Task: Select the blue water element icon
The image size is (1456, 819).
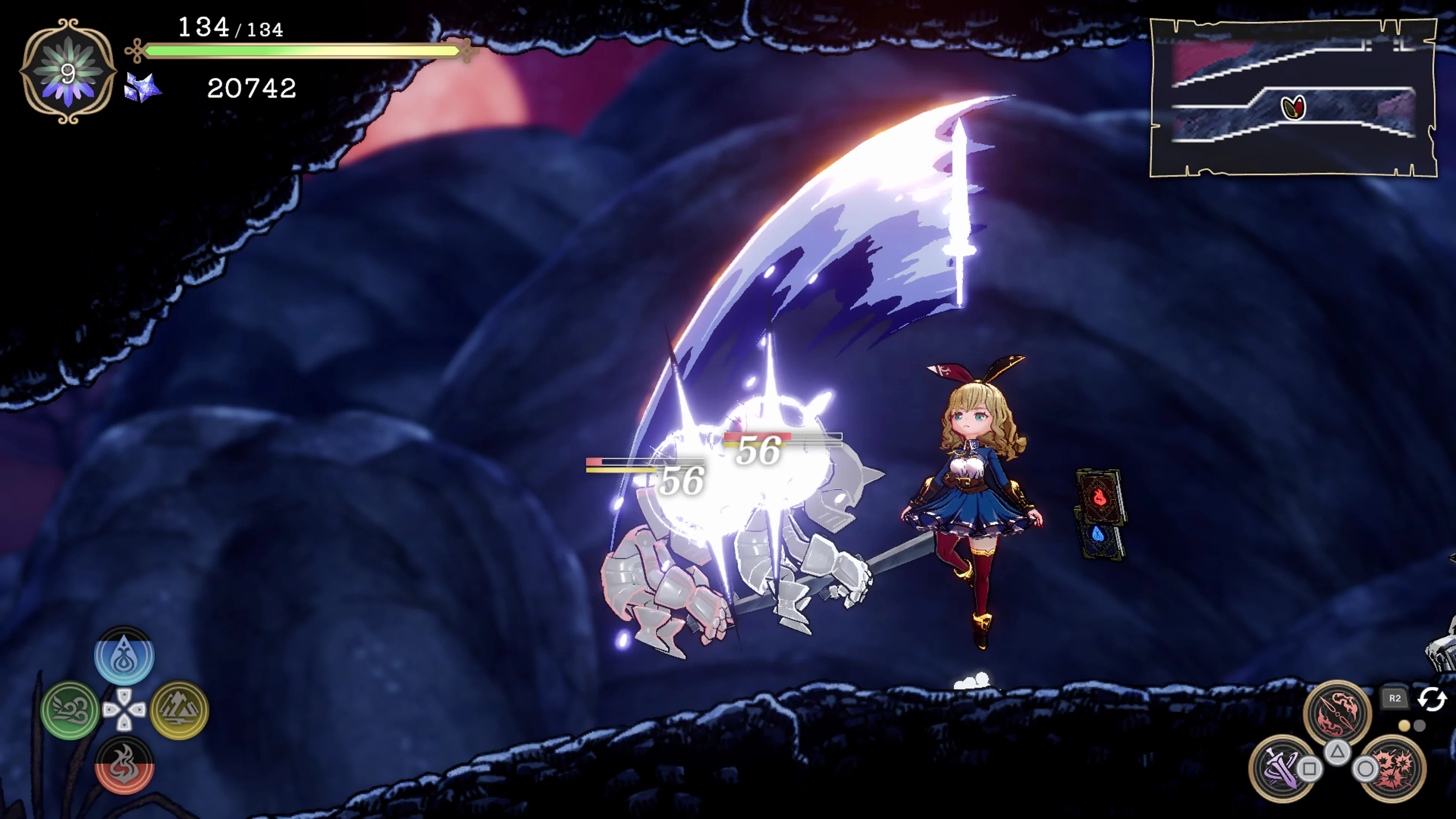Action: (x=125, y=656)
